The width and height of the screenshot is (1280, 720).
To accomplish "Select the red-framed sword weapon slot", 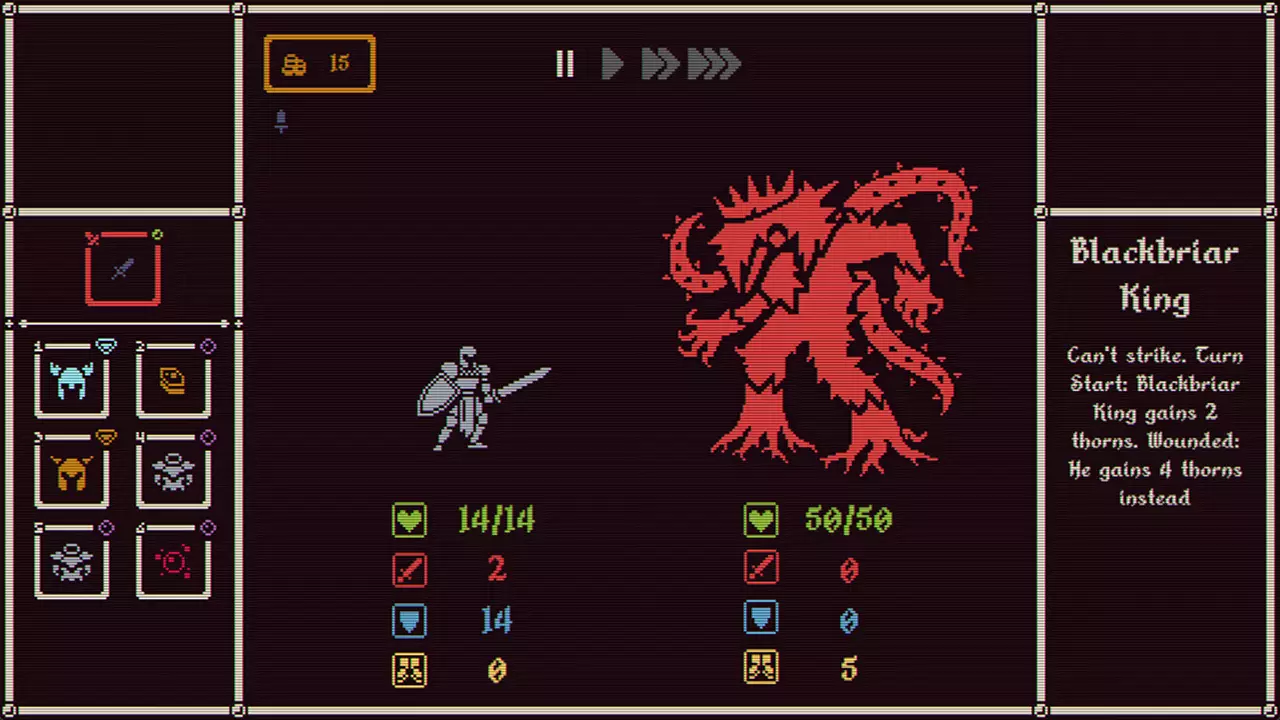I will [122, 269].
